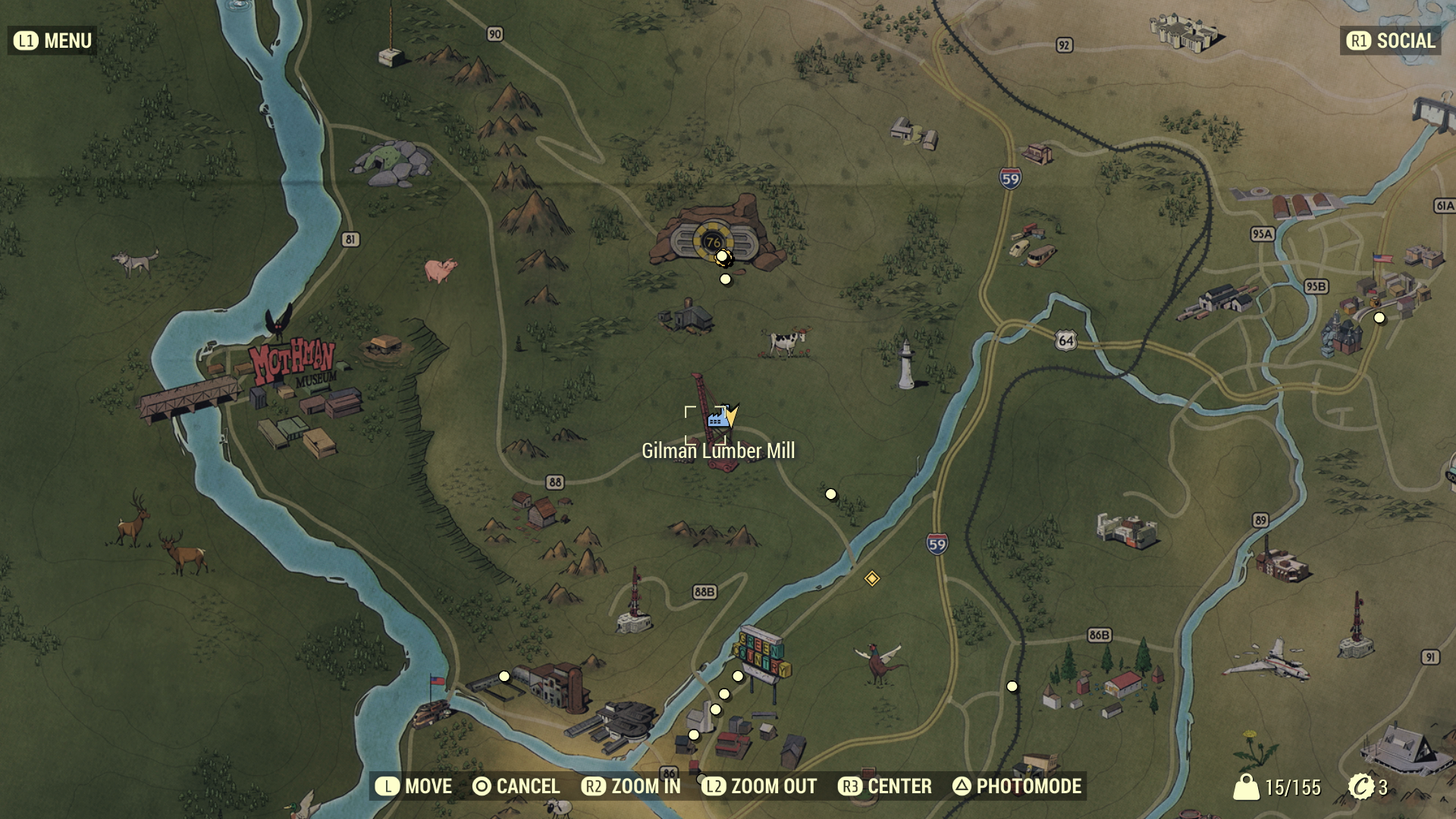The height and width of the screenshot is (819, 1456).
Task: Click the crashed airplane icon
Action: tap(1280, 665)
